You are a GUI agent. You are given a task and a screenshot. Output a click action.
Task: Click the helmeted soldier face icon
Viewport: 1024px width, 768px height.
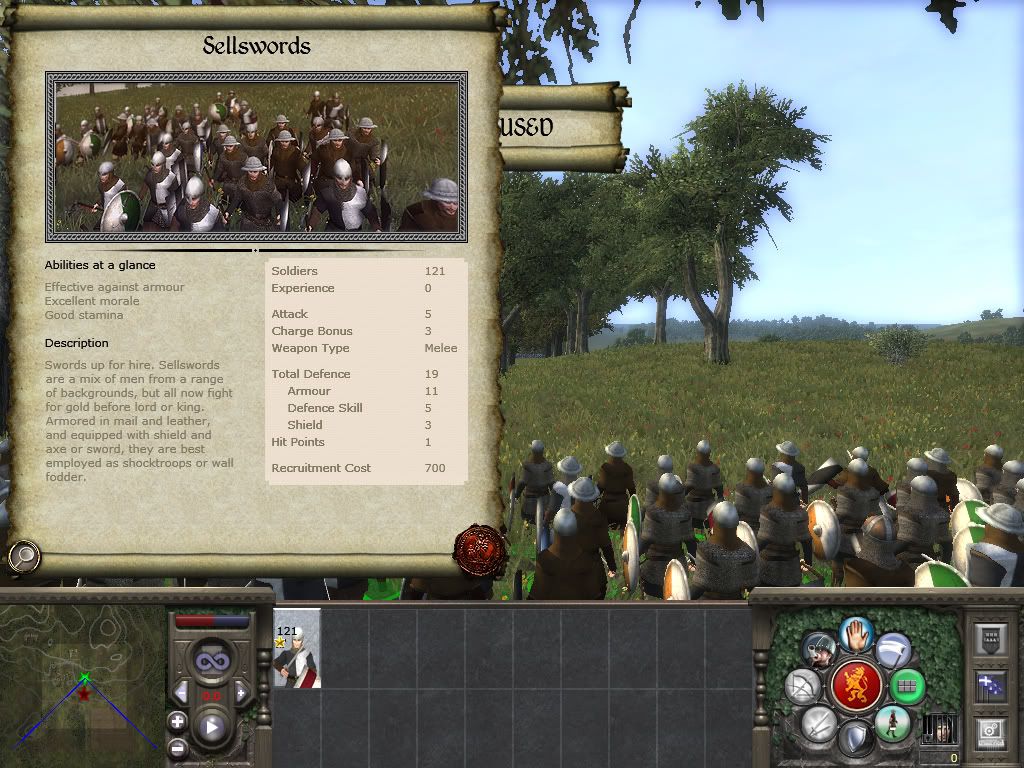(x=820, y=651)
